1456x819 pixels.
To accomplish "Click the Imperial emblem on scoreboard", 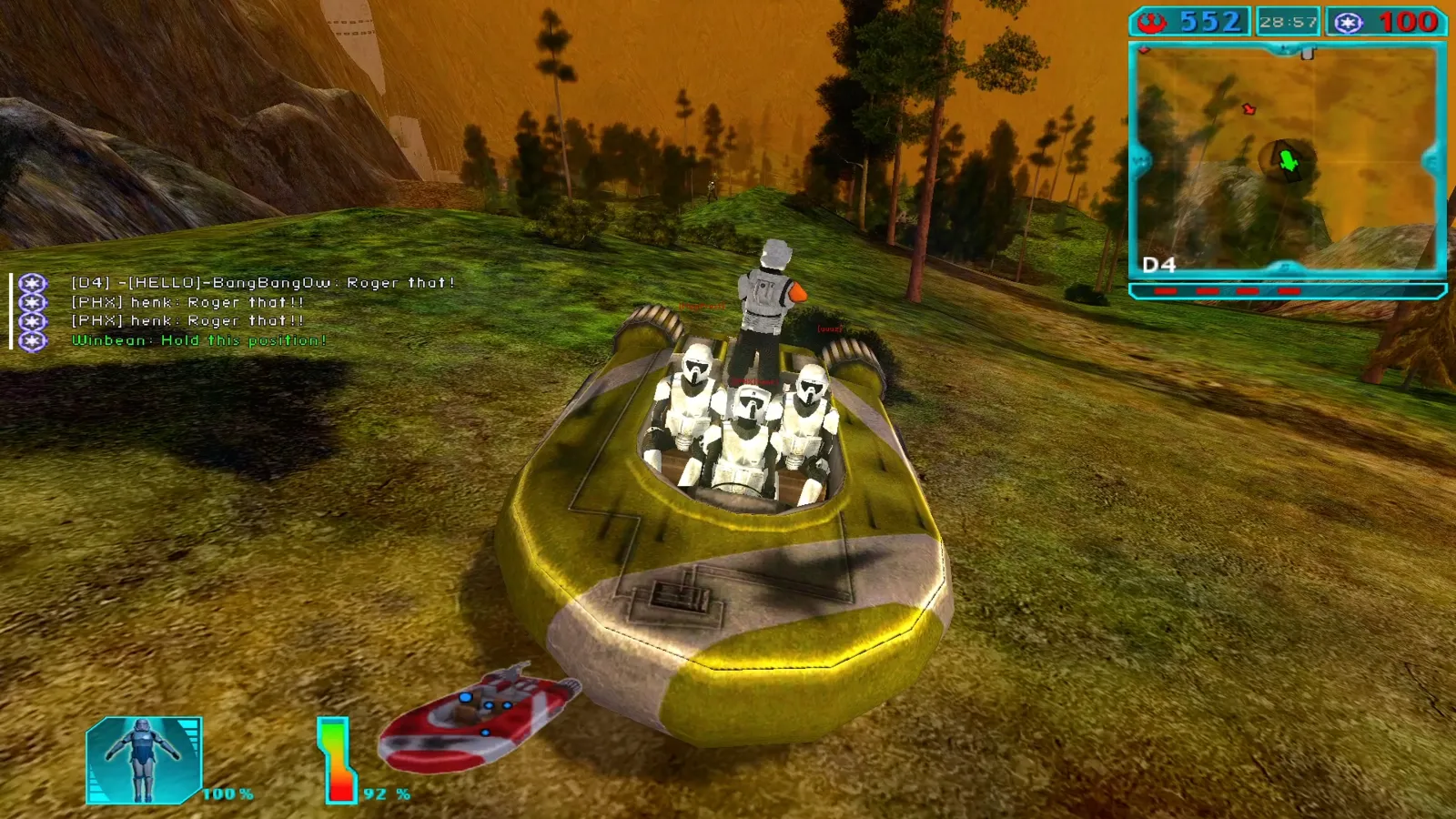I will coord(1348,23).
